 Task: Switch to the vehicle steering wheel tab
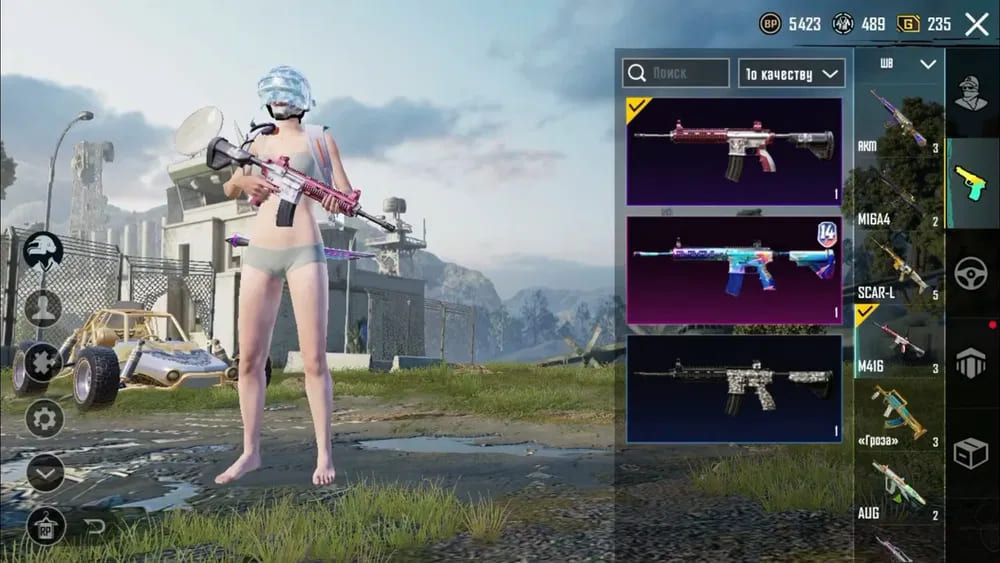[x=971, y=274]
